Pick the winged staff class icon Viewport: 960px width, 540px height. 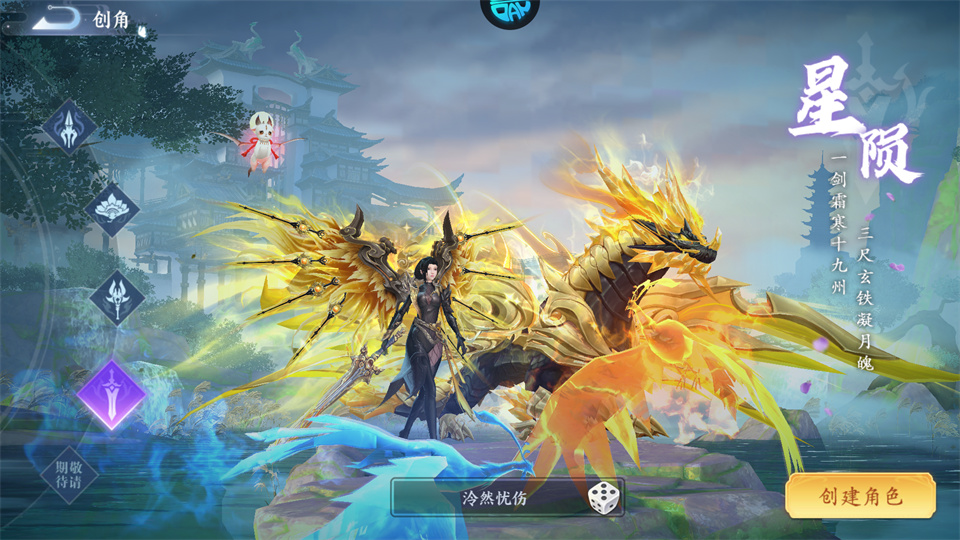(x=117, y=297)
